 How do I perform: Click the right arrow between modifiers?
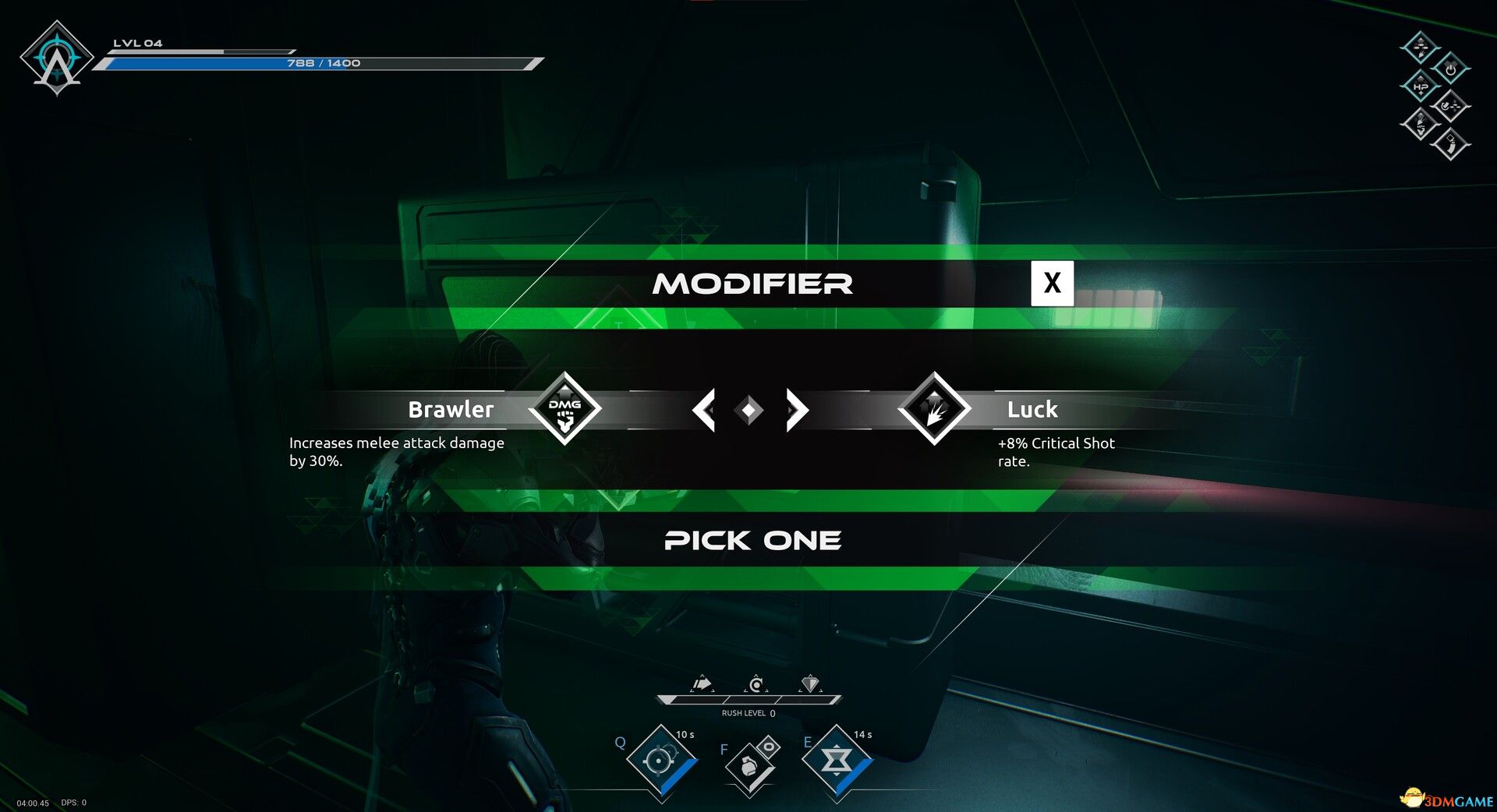point(796,410)
